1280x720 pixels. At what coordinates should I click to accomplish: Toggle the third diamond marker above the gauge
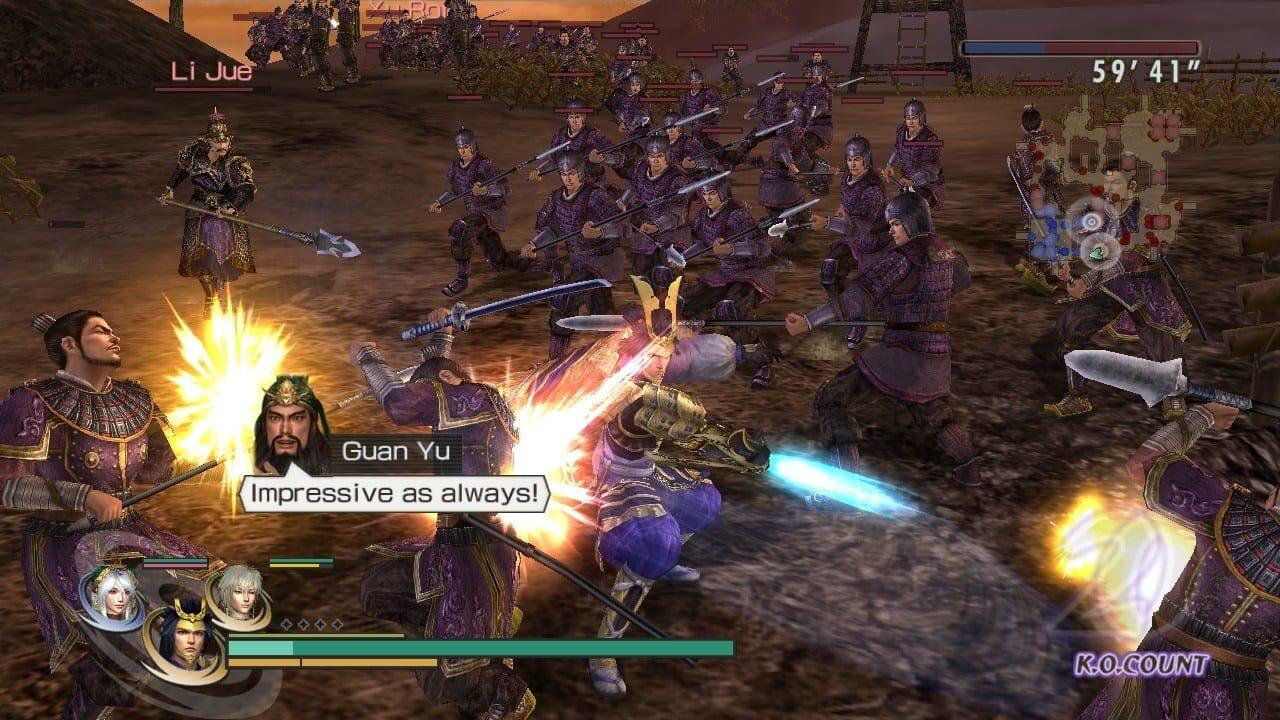[321, 624]
